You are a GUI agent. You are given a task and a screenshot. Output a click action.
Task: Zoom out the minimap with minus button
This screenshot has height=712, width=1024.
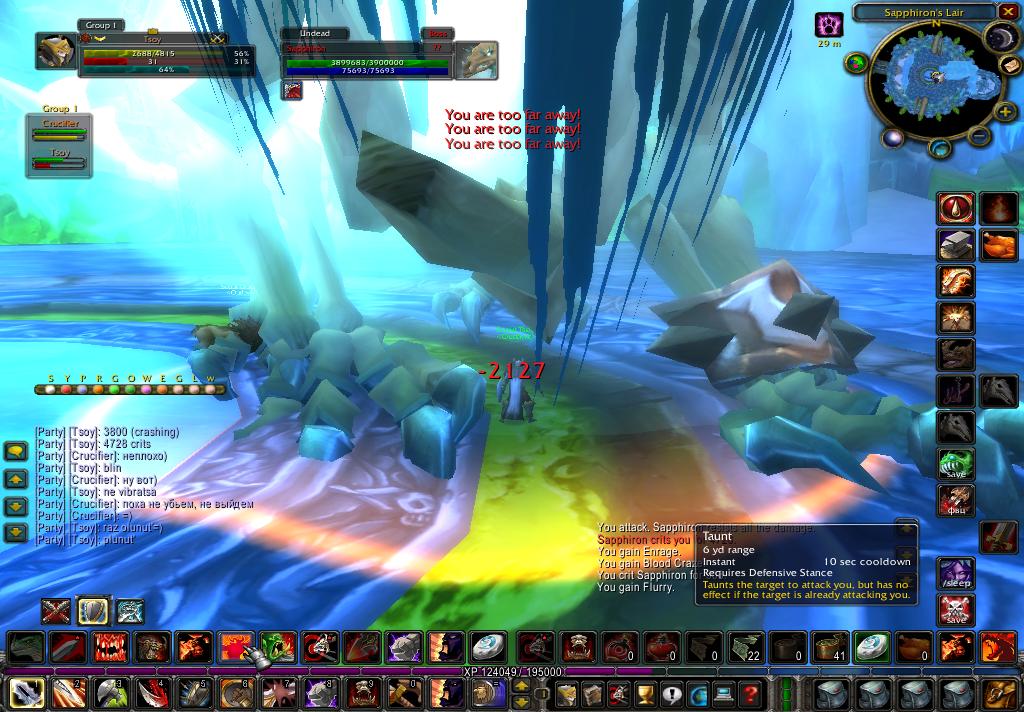click(x=979, y=137)
